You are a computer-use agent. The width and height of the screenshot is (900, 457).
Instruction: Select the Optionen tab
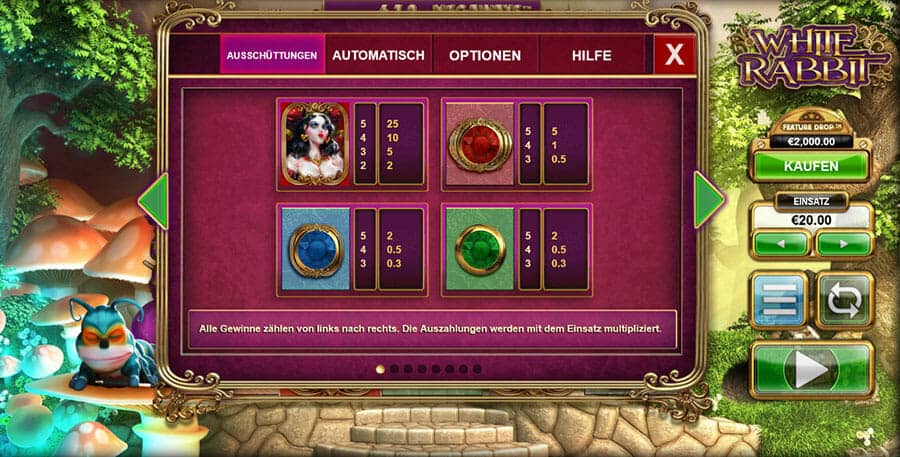point(484,55)
